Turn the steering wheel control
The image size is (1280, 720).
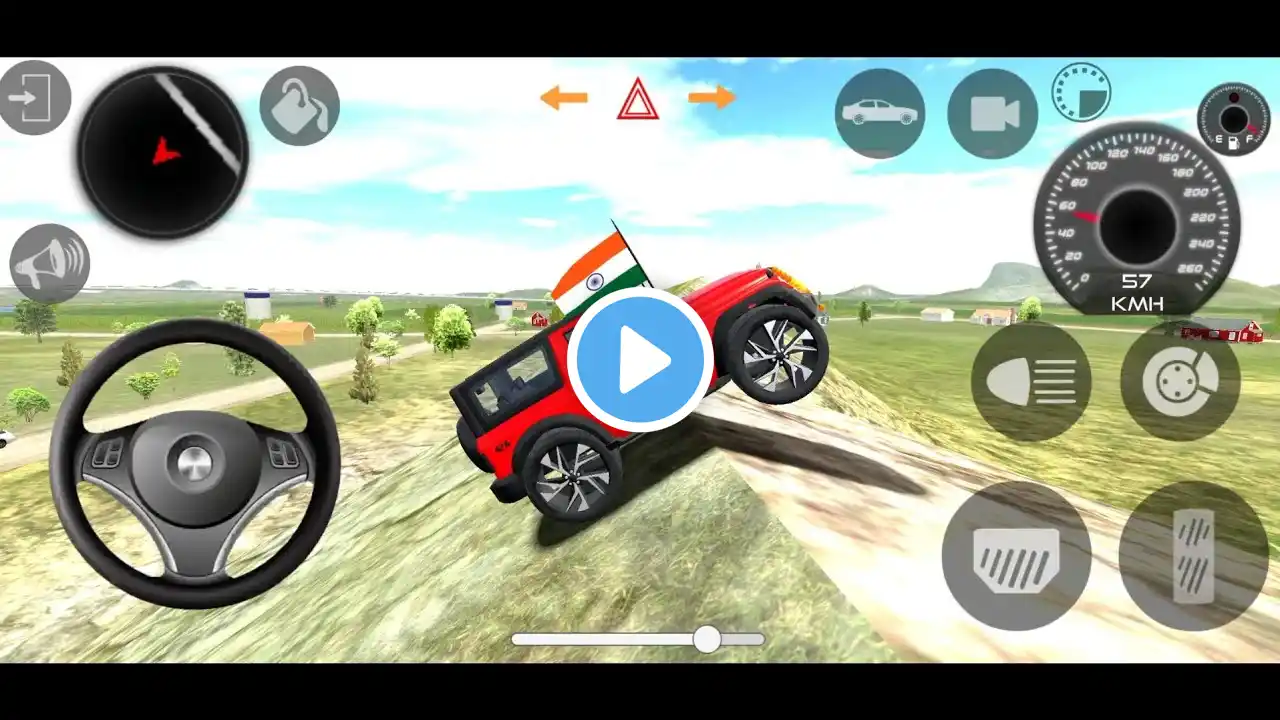195,463
